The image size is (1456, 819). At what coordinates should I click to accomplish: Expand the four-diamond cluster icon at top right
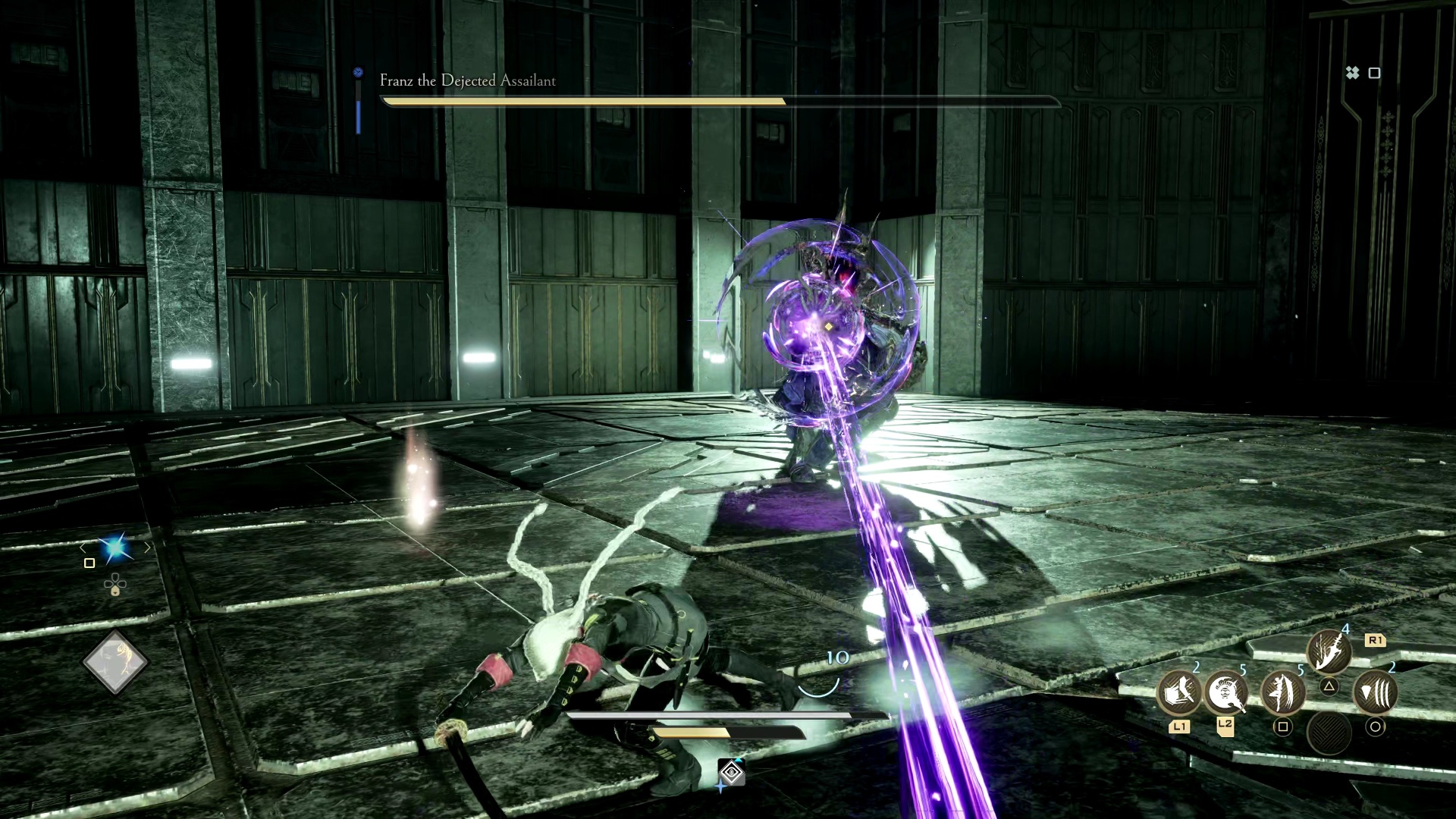1353,73
